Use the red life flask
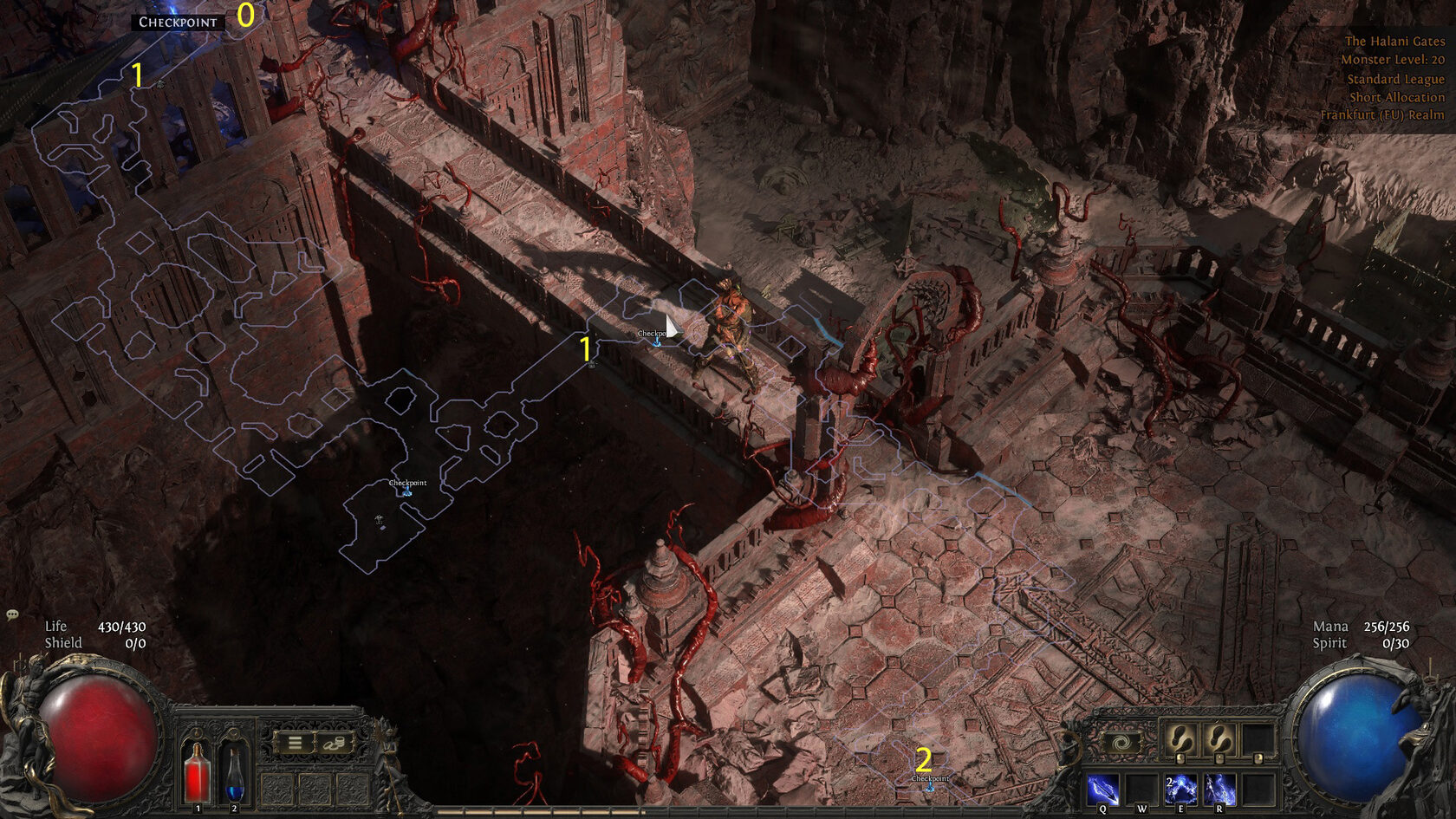Viewport: 1456px width, 819px height. 198,772
